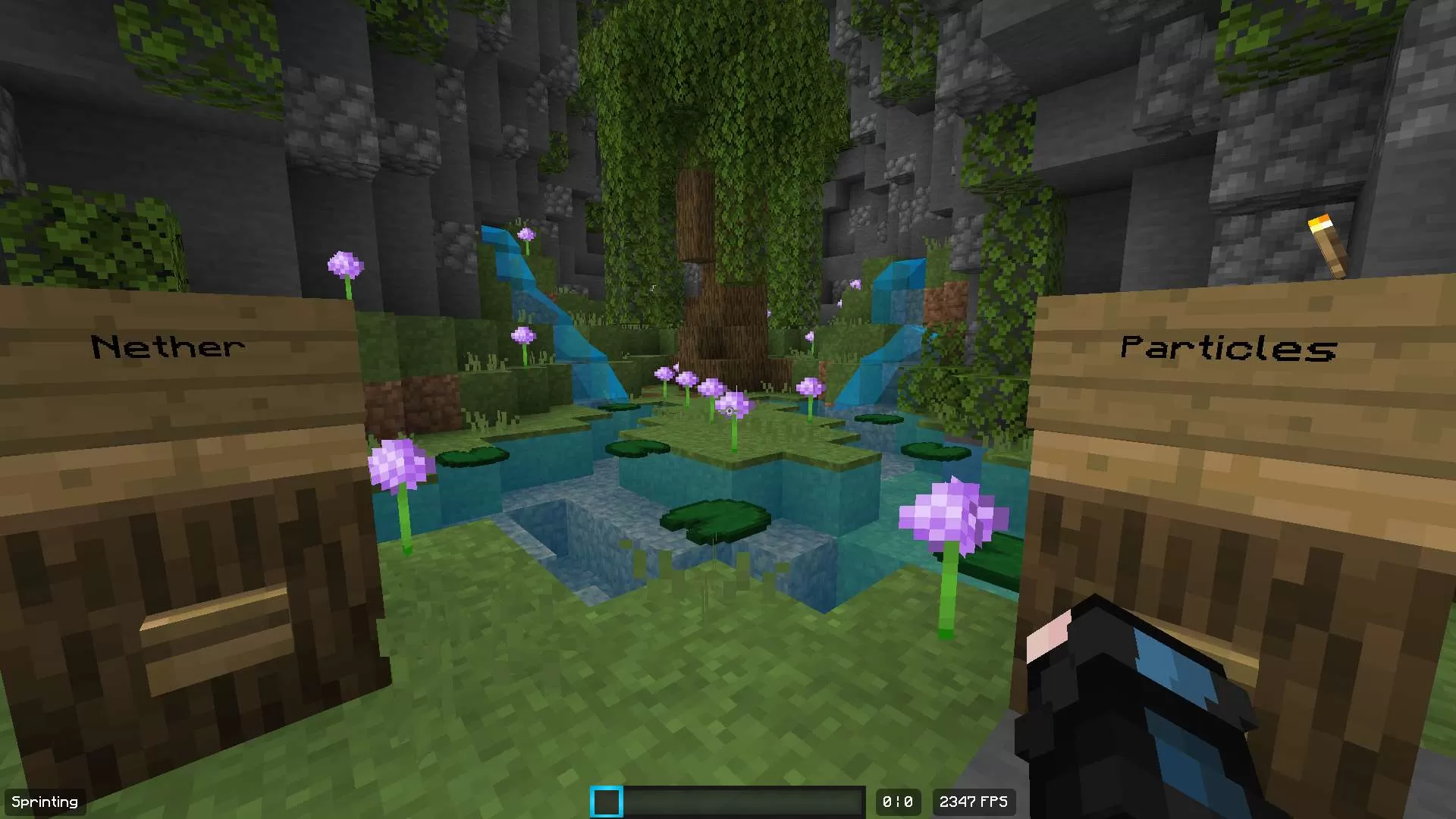Click the 0:0 coordinate counter

click(x=898, y=802)
